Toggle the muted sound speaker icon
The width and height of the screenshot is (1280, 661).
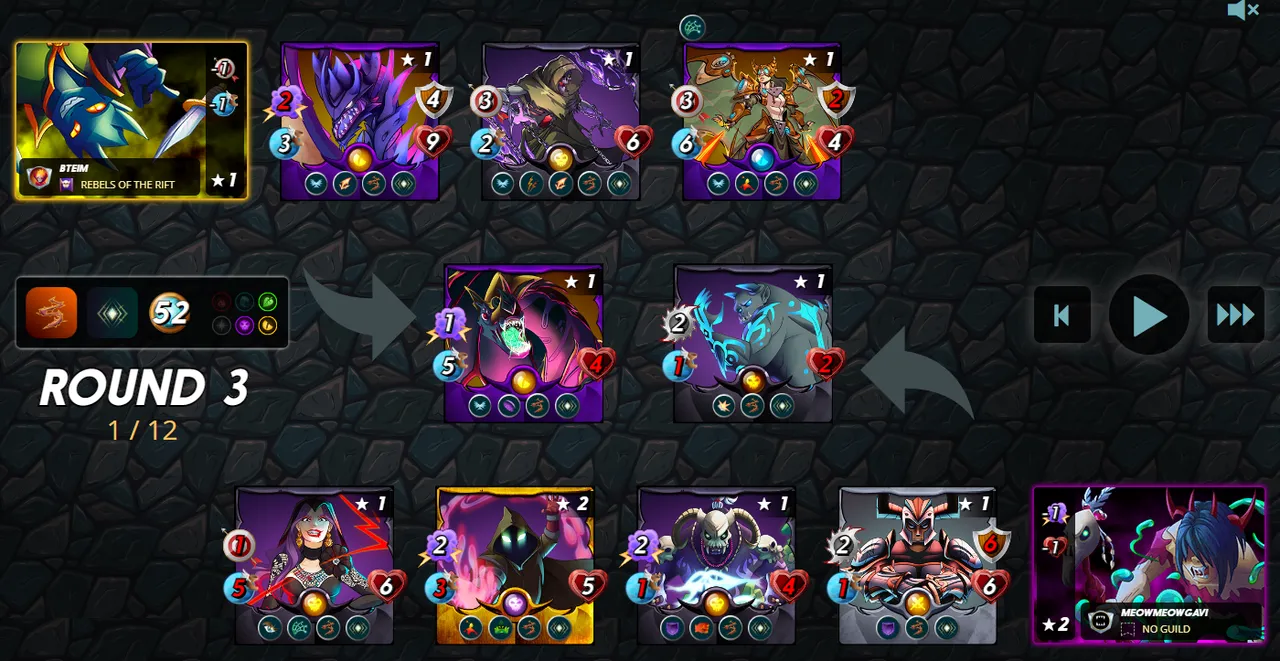pyautogui.click(x=1242, y=11)
